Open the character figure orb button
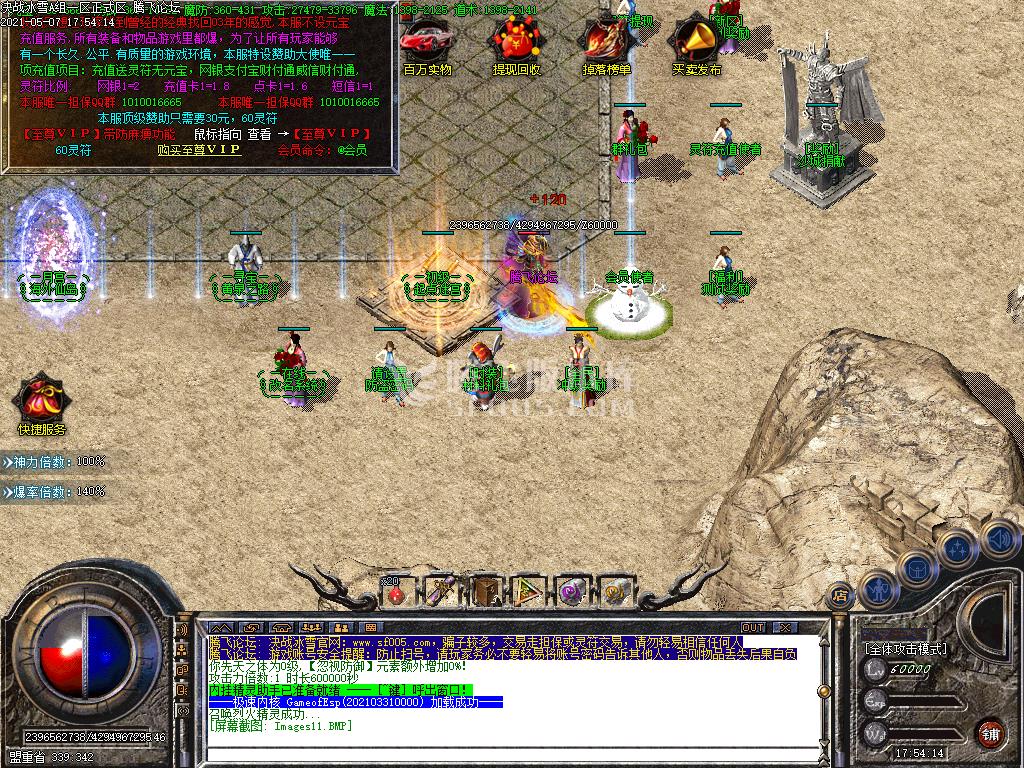The image size is (1024, 768). click(877, 588)
